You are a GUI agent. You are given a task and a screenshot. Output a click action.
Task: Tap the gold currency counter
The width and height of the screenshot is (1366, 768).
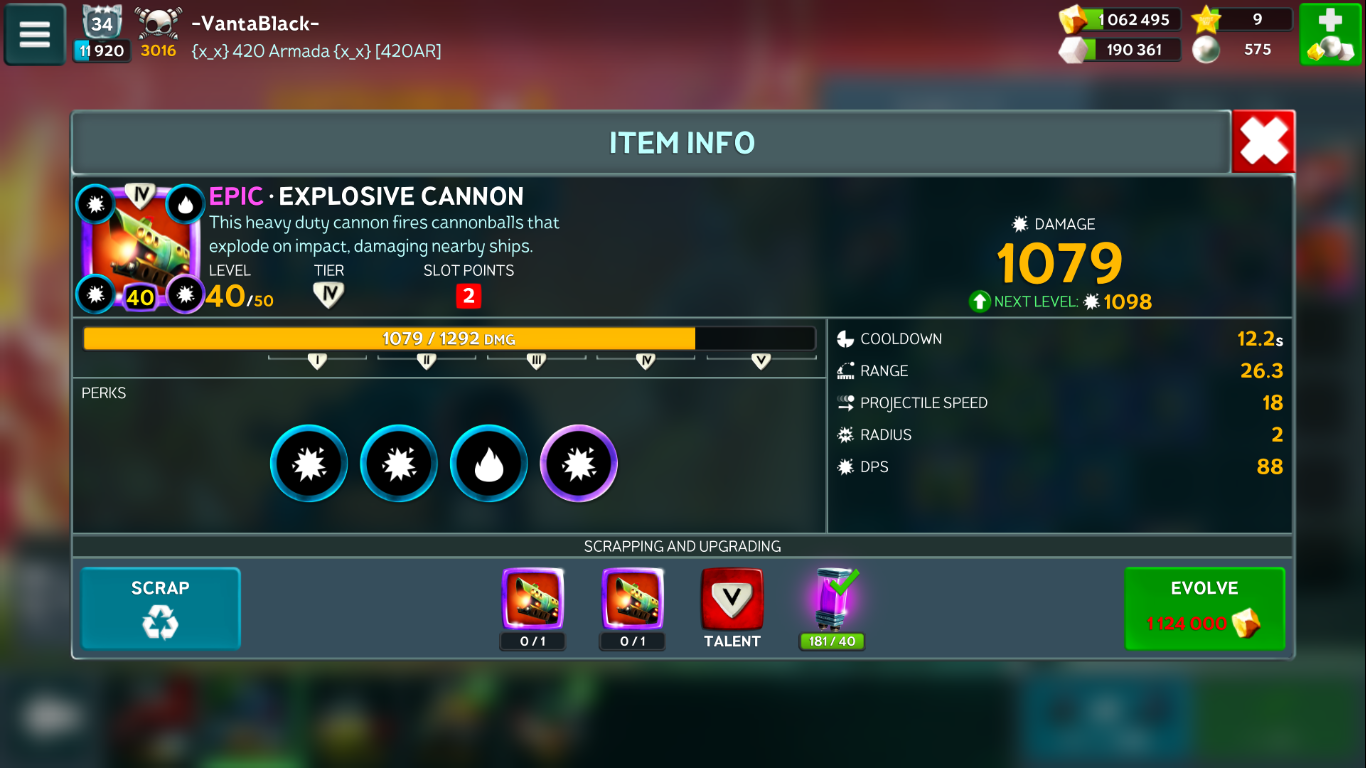[1121, 20]
